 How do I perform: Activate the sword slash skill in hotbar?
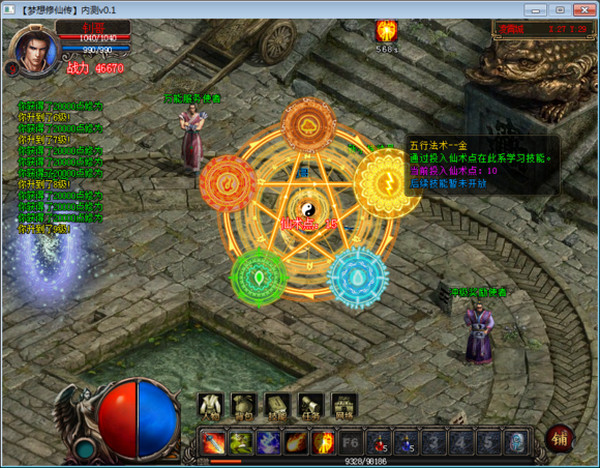click(213, 441)
